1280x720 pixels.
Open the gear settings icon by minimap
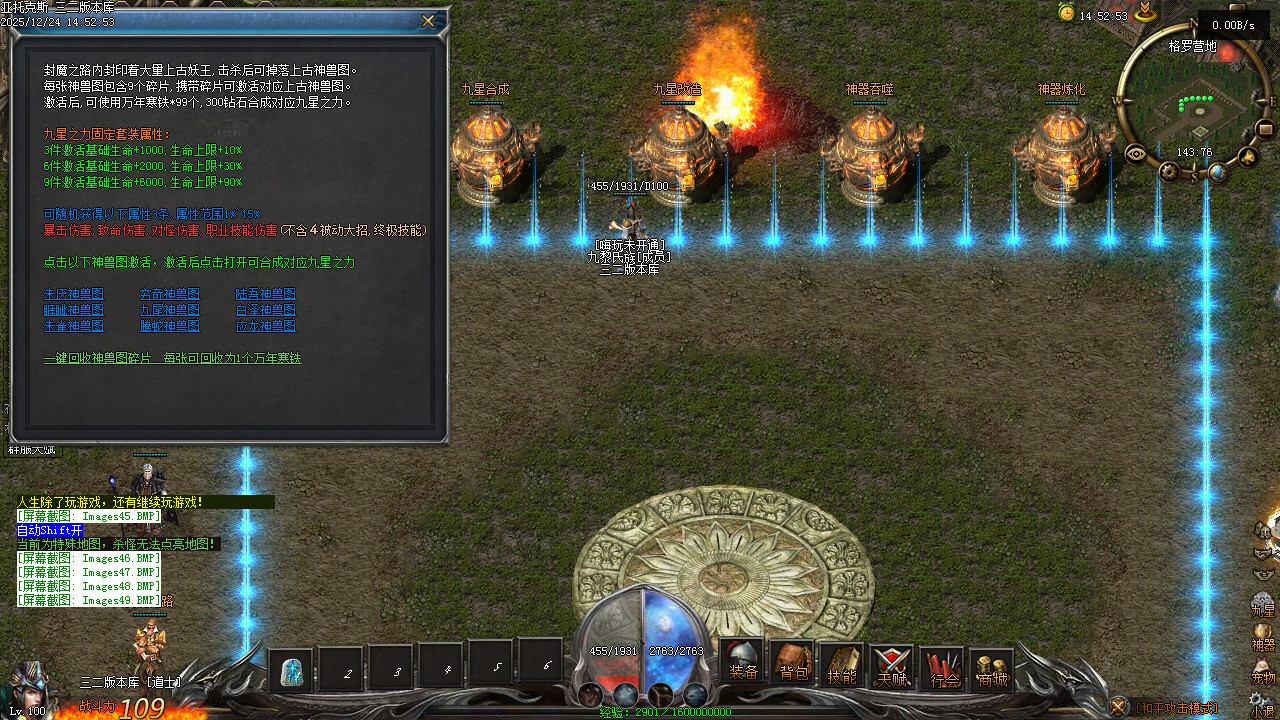tap(1170, 171)
